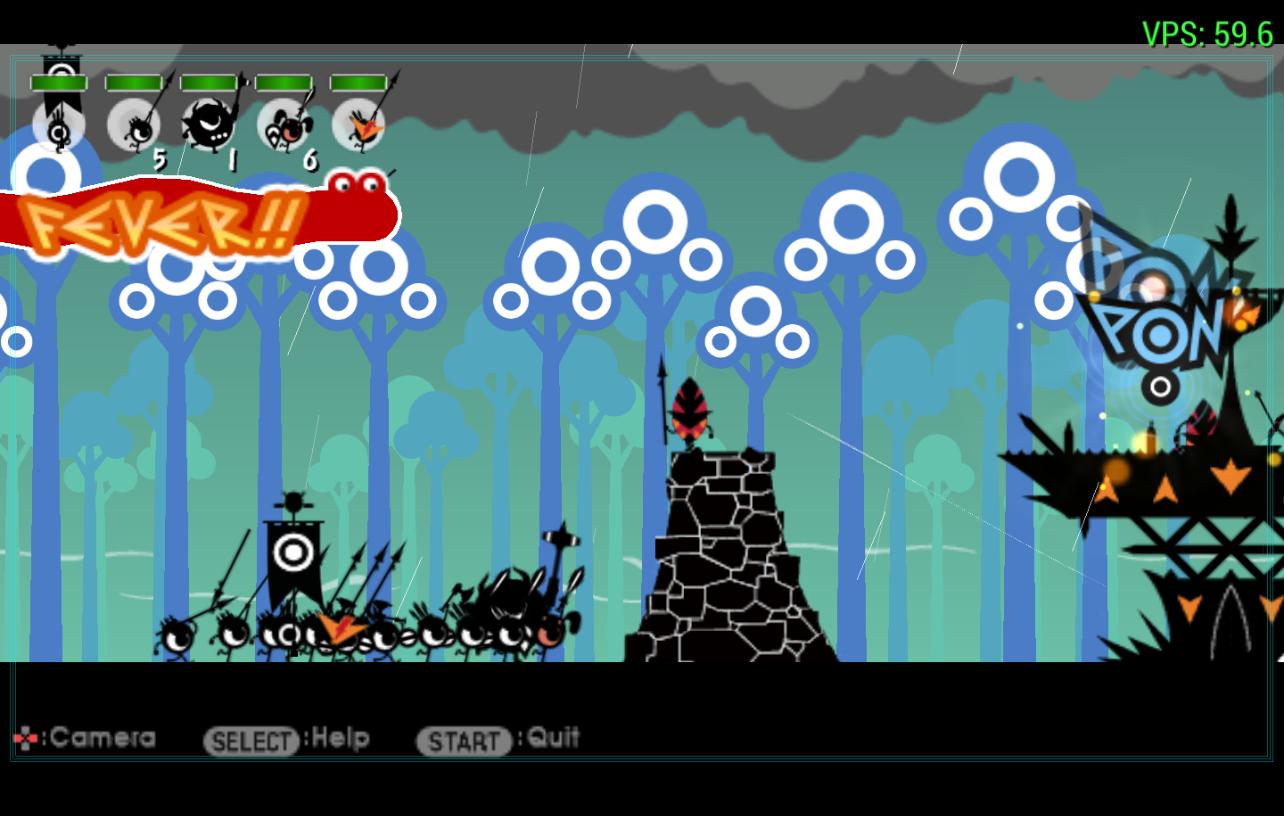1284x816 pixels.
Task: Click the orange-masked hero spear icon
Action: point(359,125)
